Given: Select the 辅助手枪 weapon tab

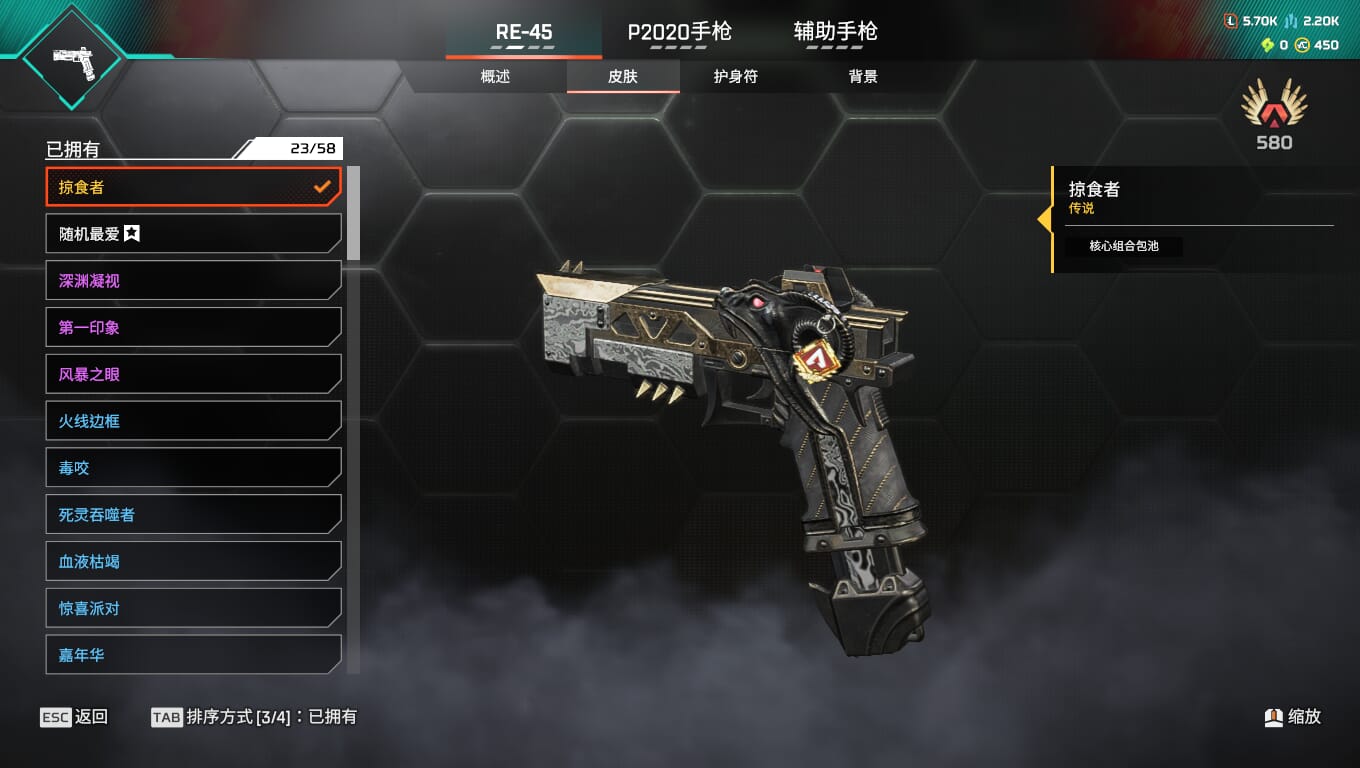Looking at the screenshot, I should tap(835, 32).
